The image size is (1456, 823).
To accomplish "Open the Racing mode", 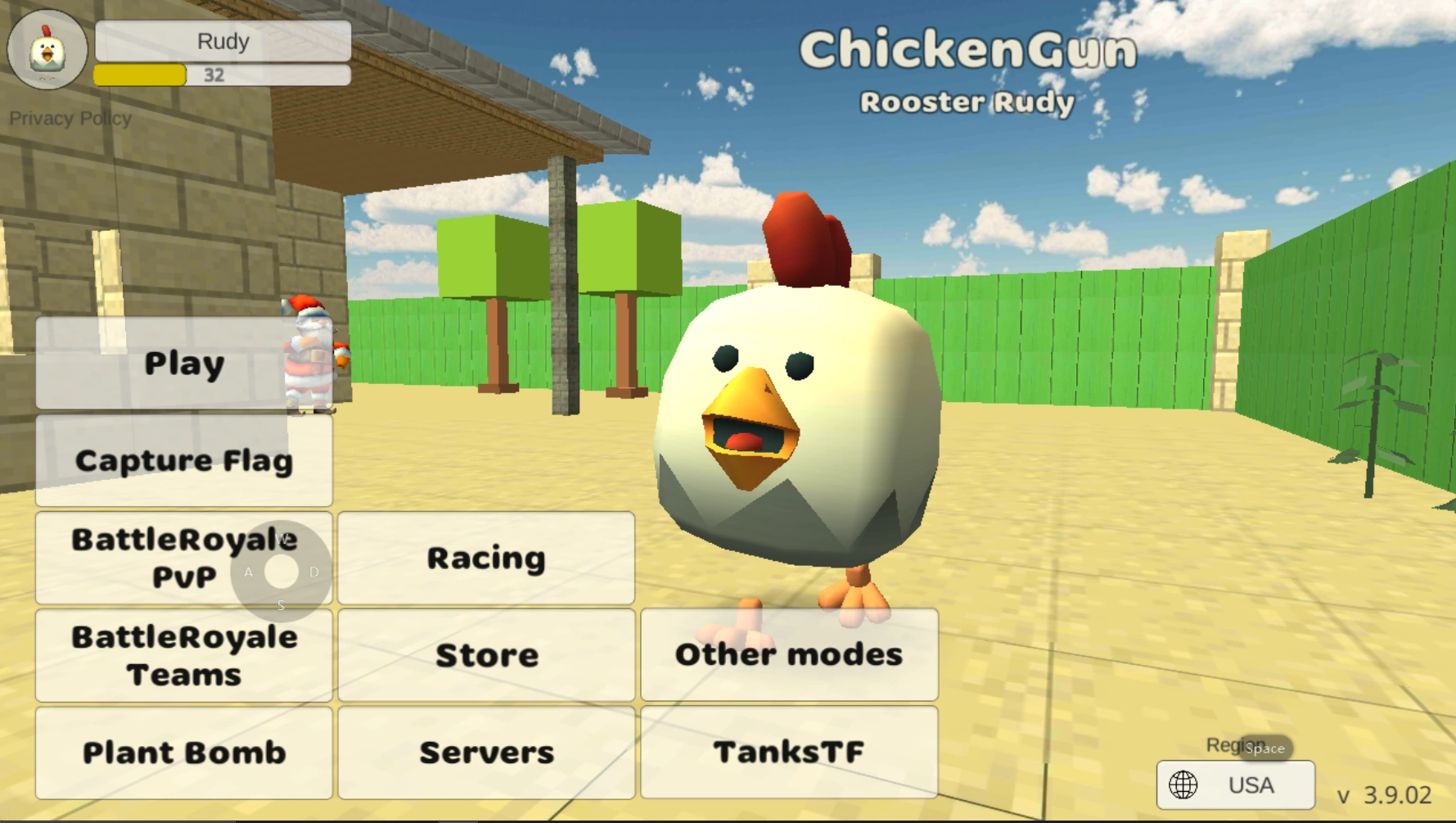I will 485,558.
